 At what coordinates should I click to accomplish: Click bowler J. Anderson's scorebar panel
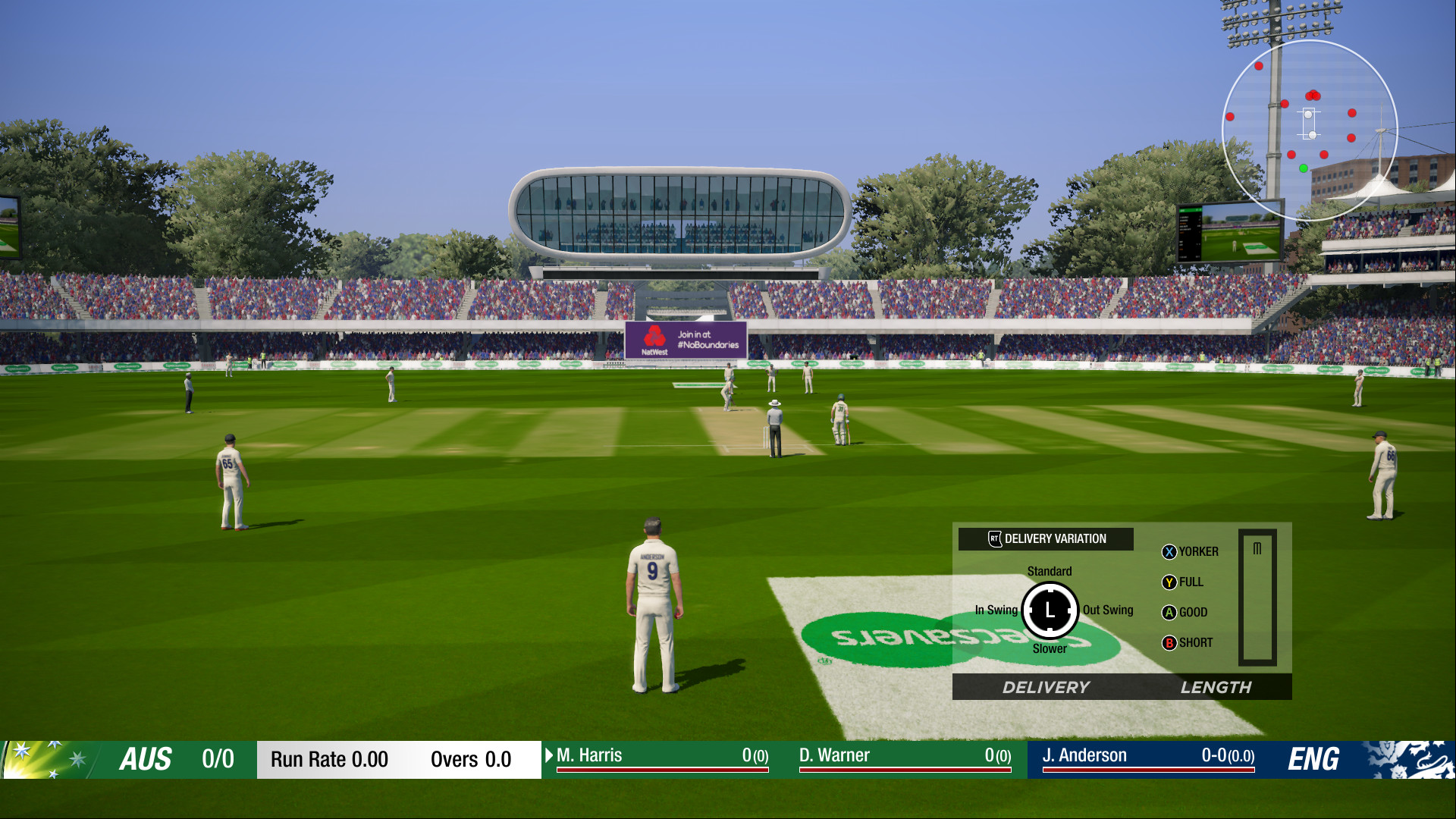(1148, 756)
